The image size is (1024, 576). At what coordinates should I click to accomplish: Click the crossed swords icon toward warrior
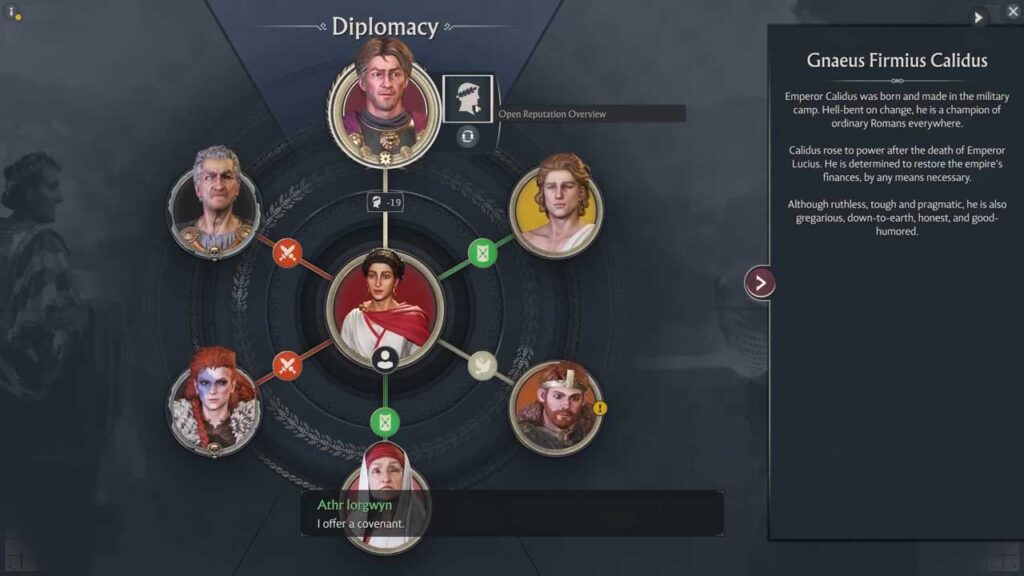pos(287,366)
